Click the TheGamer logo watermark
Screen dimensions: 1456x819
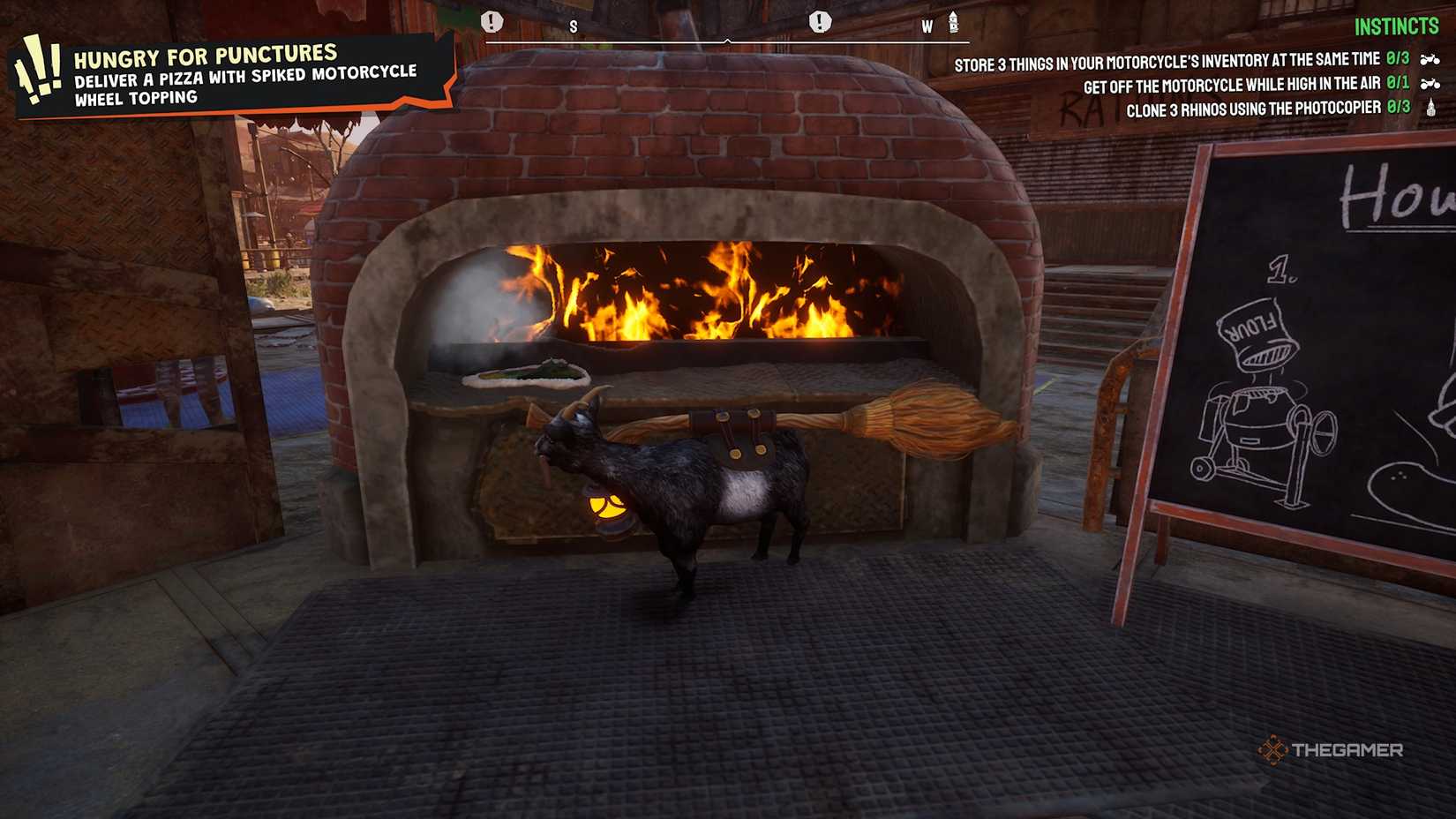pos(1334,751)
